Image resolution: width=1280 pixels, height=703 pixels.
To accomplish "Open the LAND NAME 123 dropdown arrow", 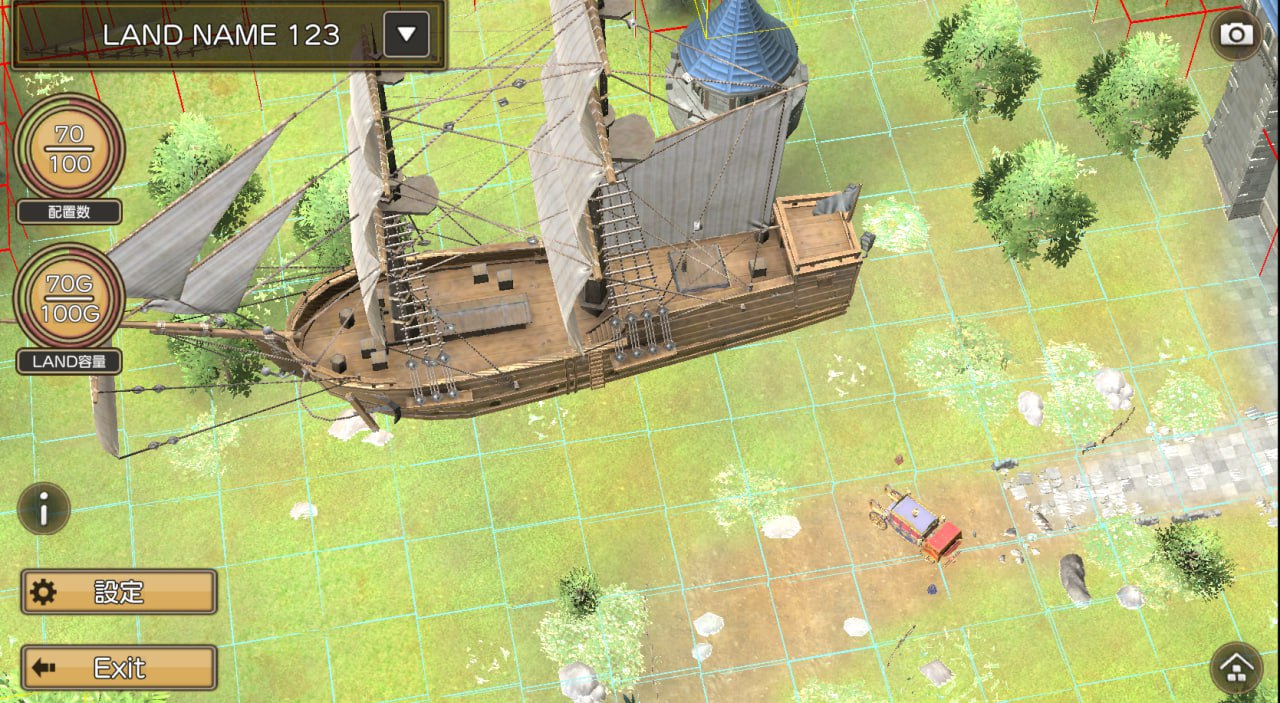I will coord(406,35).
